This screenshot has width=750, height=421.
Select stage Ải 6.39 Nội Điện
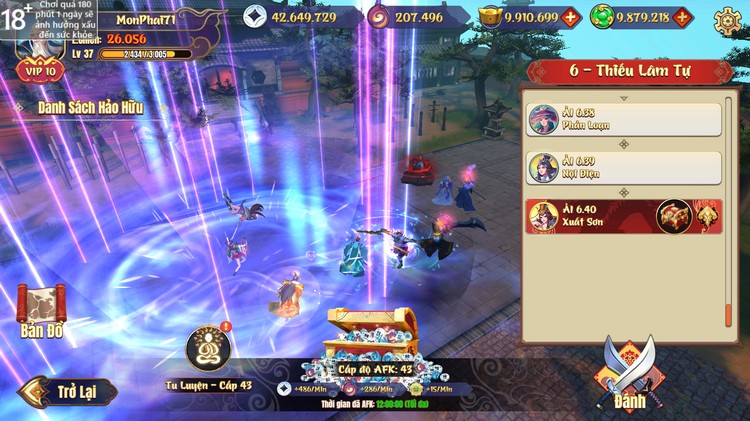pos(624,168)
